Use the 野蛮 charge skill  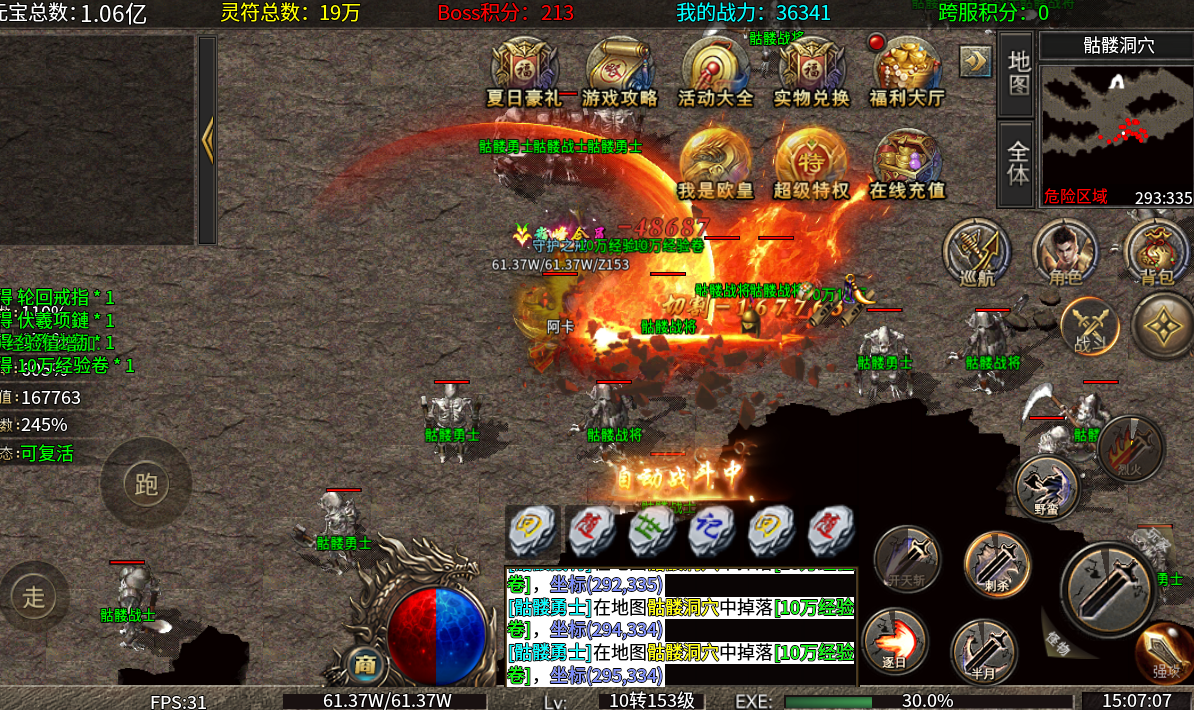[x=1046, y=486]
